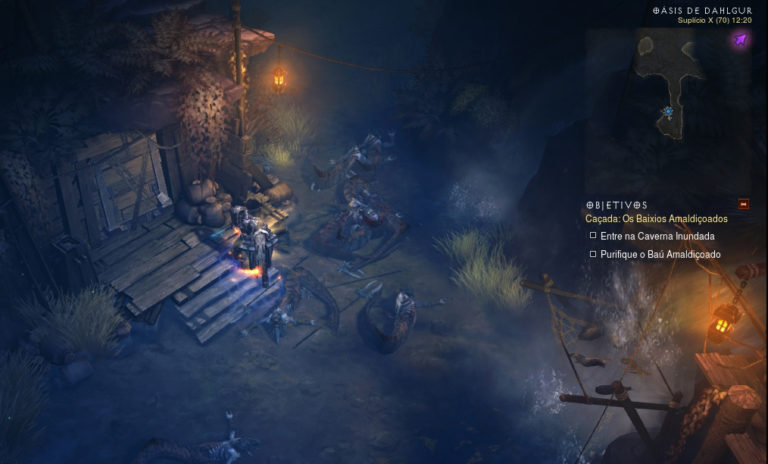Viewport: 768px width, 464px height.
Task: Click the minimap of Oásis de Dahlgur
Action: point(672,90)
